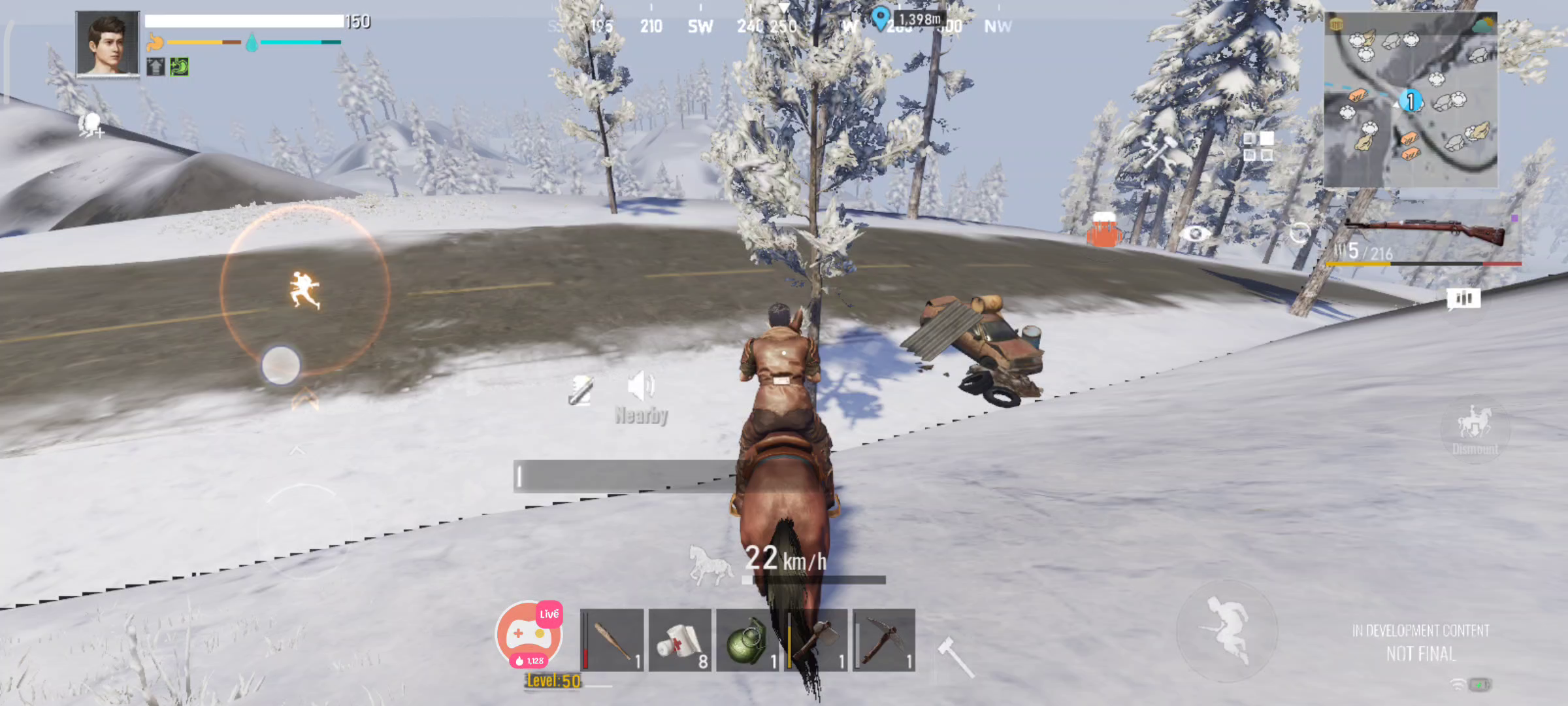Tap the upward chevron above the joystick

(299, 450)
